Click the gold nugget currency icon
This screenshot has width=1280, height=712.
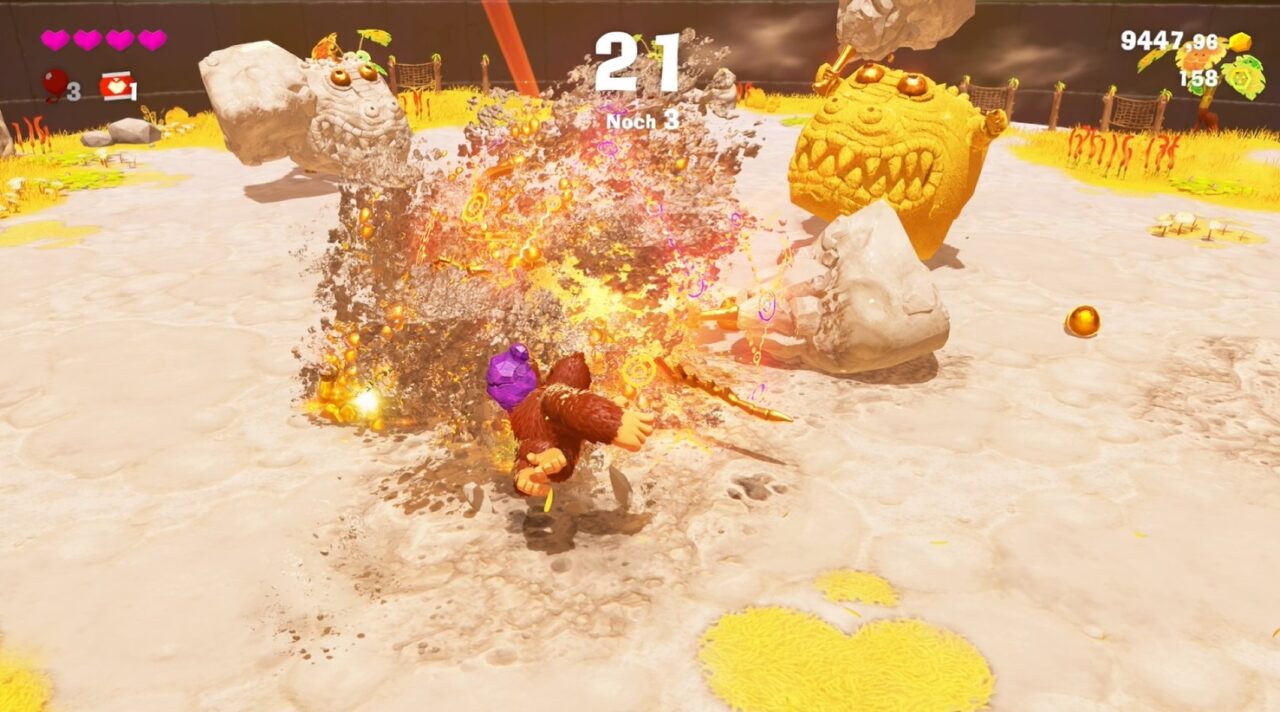click(1239, 42)
